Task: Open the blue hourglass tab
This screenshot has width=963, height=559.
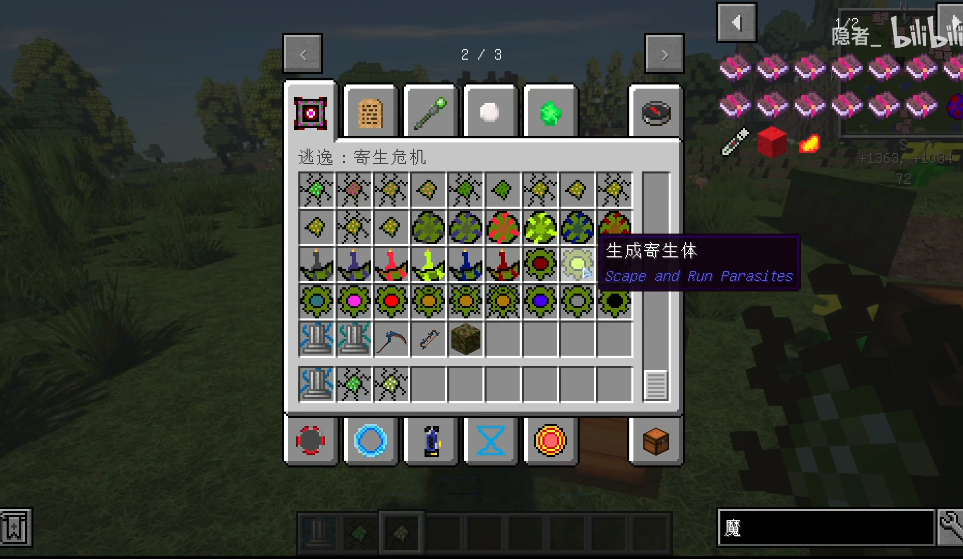Action: [x=490, y=440]
